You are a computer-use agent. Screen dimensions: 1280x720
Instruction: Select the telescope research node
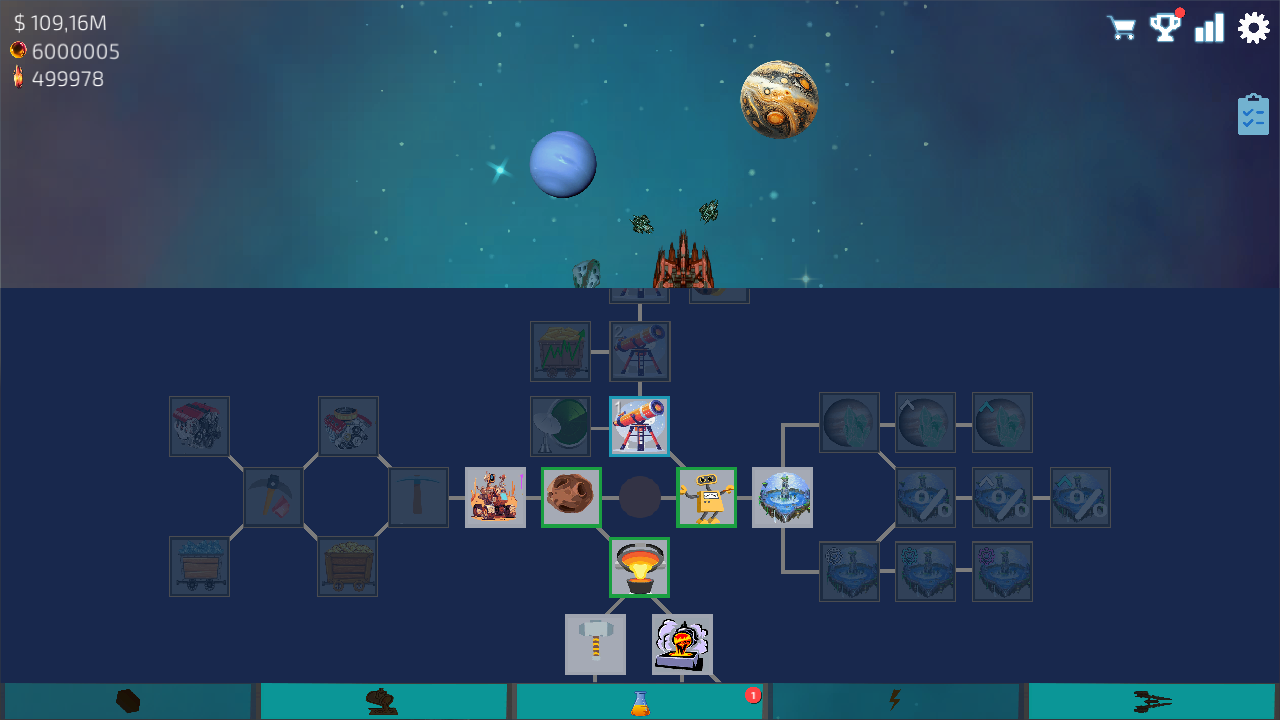639,426
